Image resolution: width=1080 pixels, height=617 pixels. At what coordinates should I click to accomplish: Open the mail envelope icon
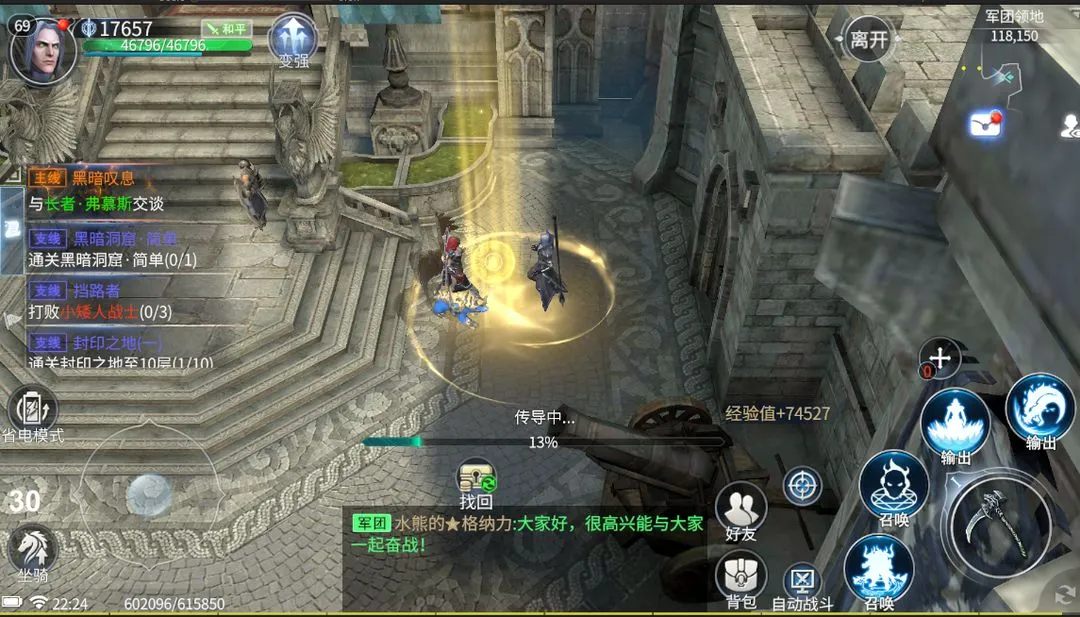[x=983, y=124]
